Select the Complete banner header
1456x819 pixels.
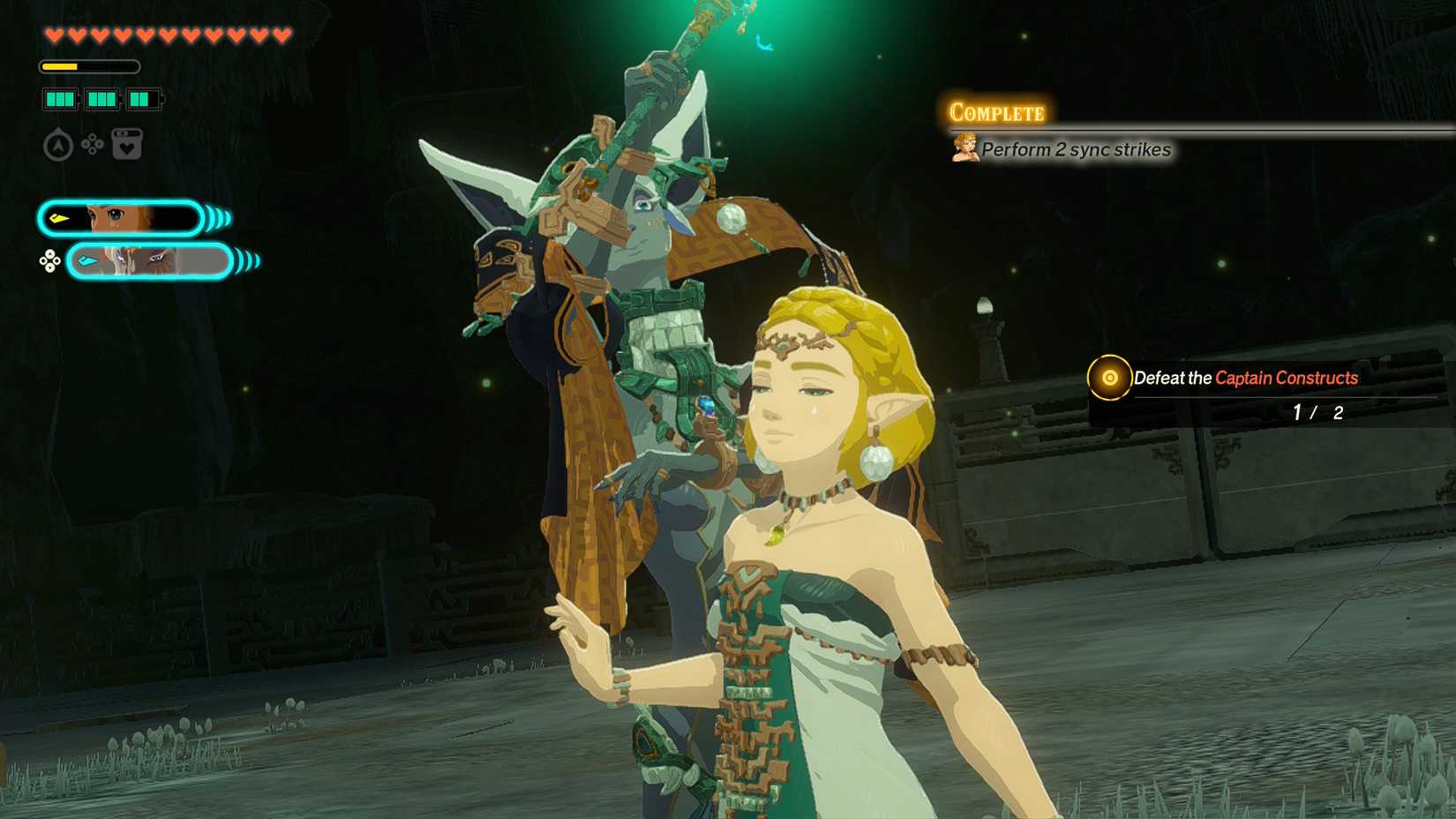(x=998, y=111)
